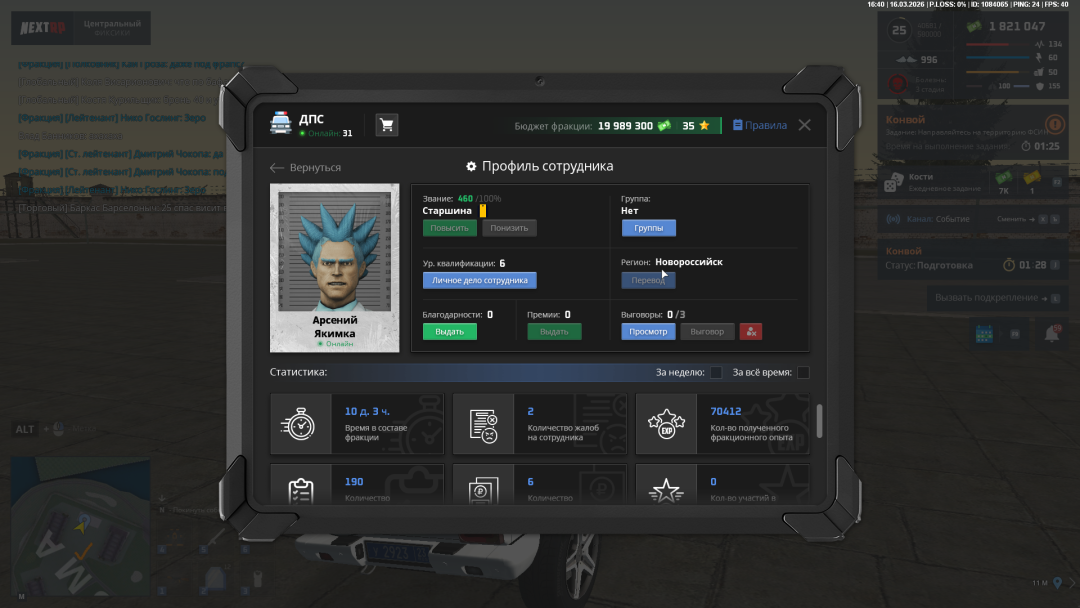Issue a commendation under Благодарности
This screenshot has width=1080, height=608.
(x=449, y=332)
